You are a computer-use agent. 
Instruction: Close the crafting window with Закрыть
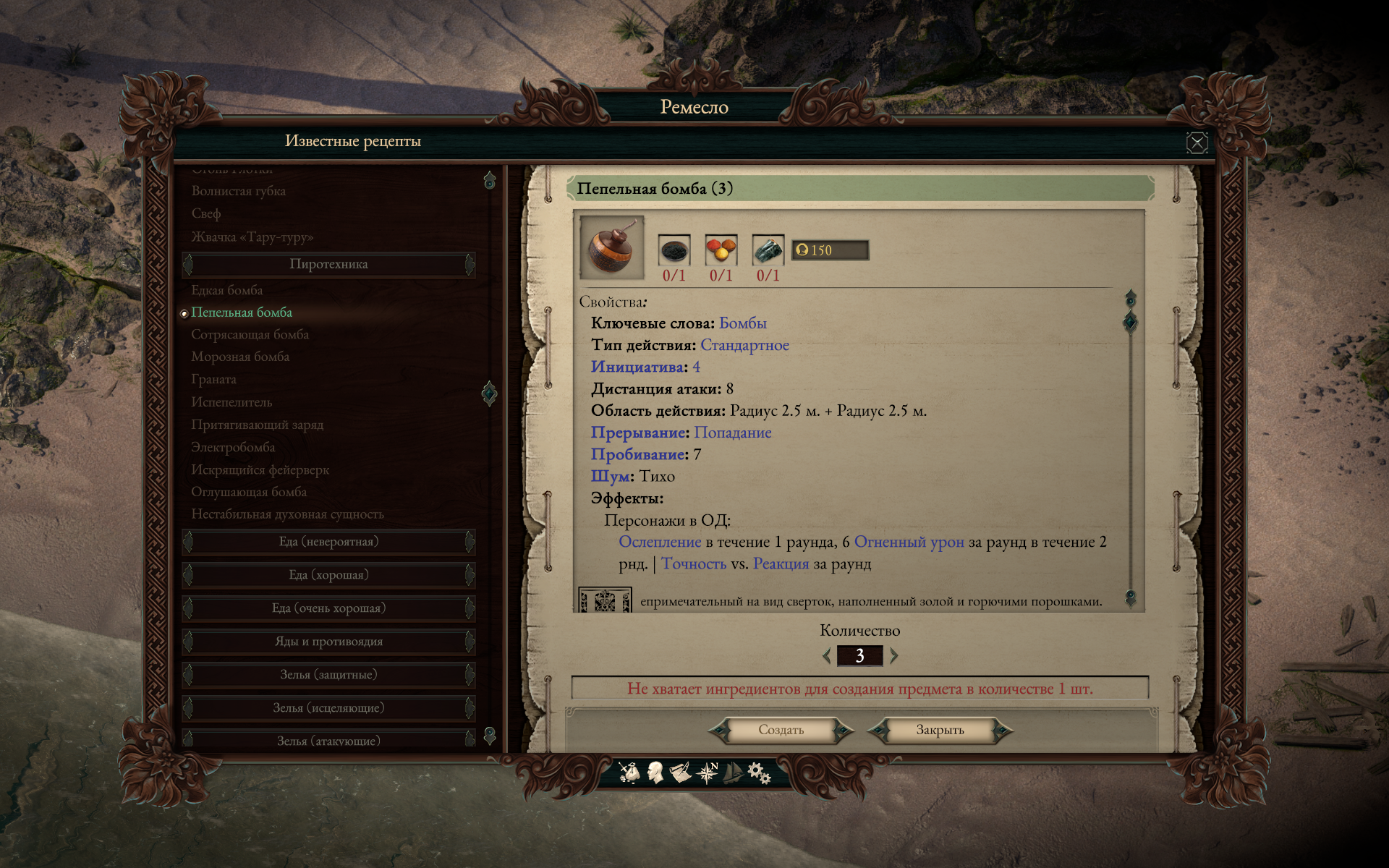click(x=940, y=731)
